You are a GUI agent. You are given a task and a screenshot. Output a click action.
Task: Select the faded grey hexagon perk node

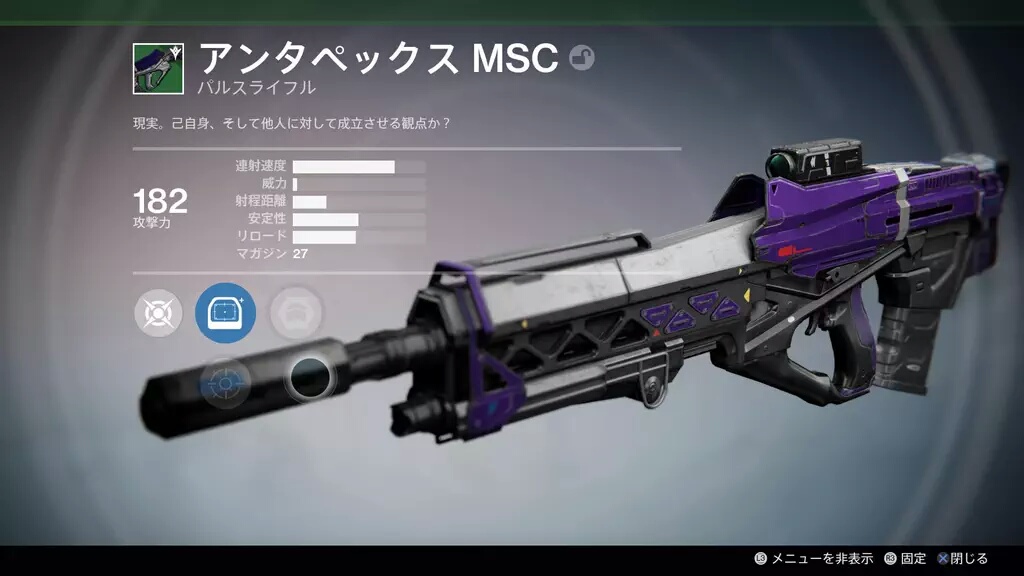coord(296,312)
